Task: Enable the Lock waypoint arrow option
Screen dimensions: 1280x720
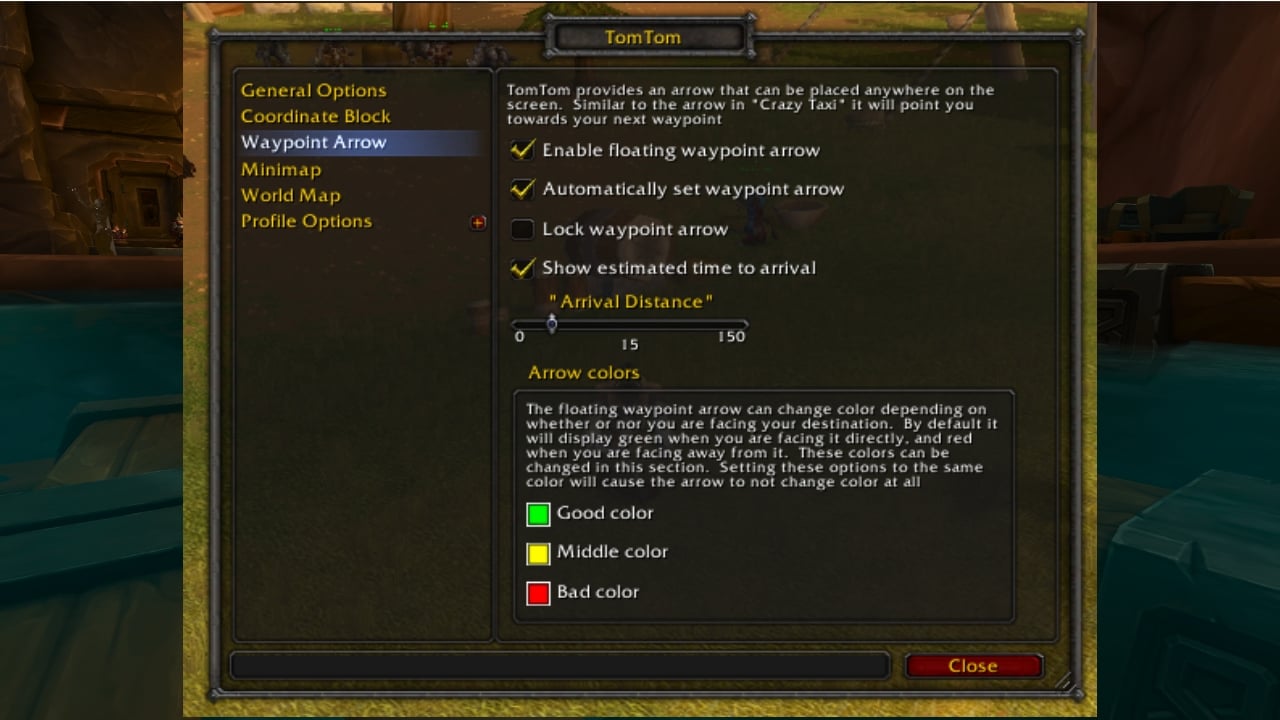Action: [522, 228]
